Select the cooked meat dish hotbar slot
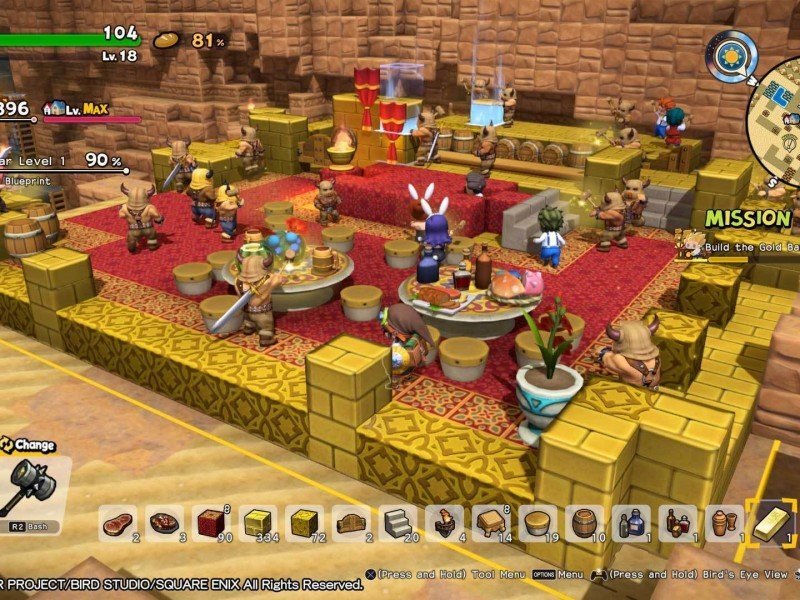Viewport: 800px width, 600px height. click(164, 523)
